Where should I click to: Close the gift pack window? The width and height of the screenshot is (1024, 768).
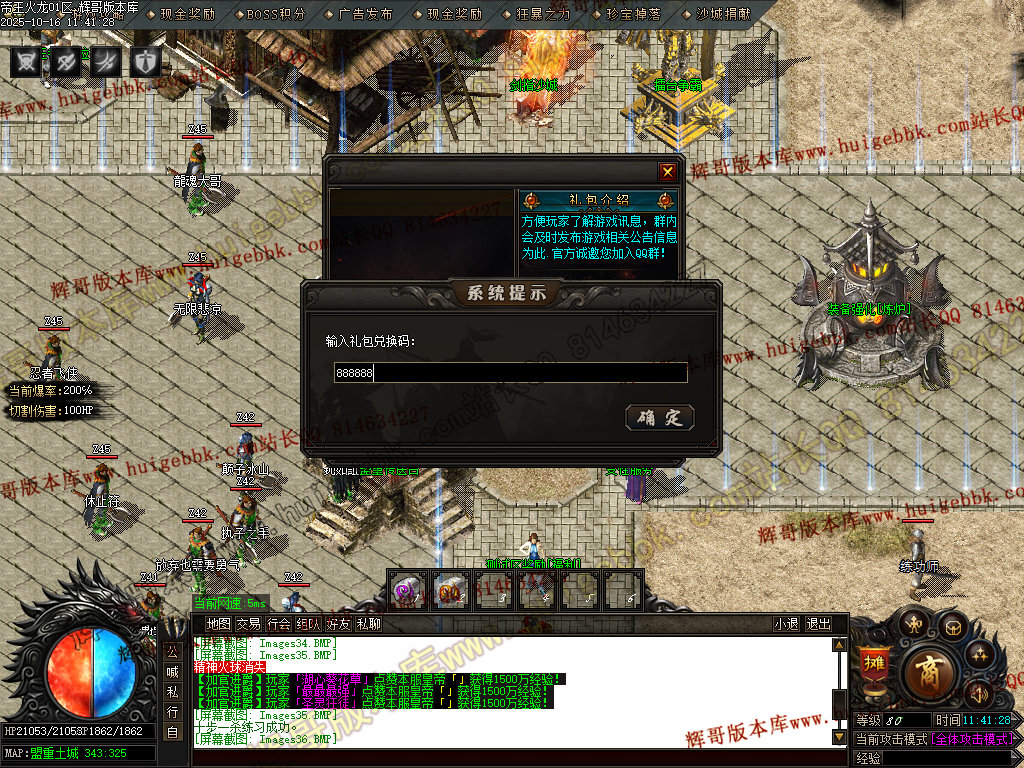[667, 172]
